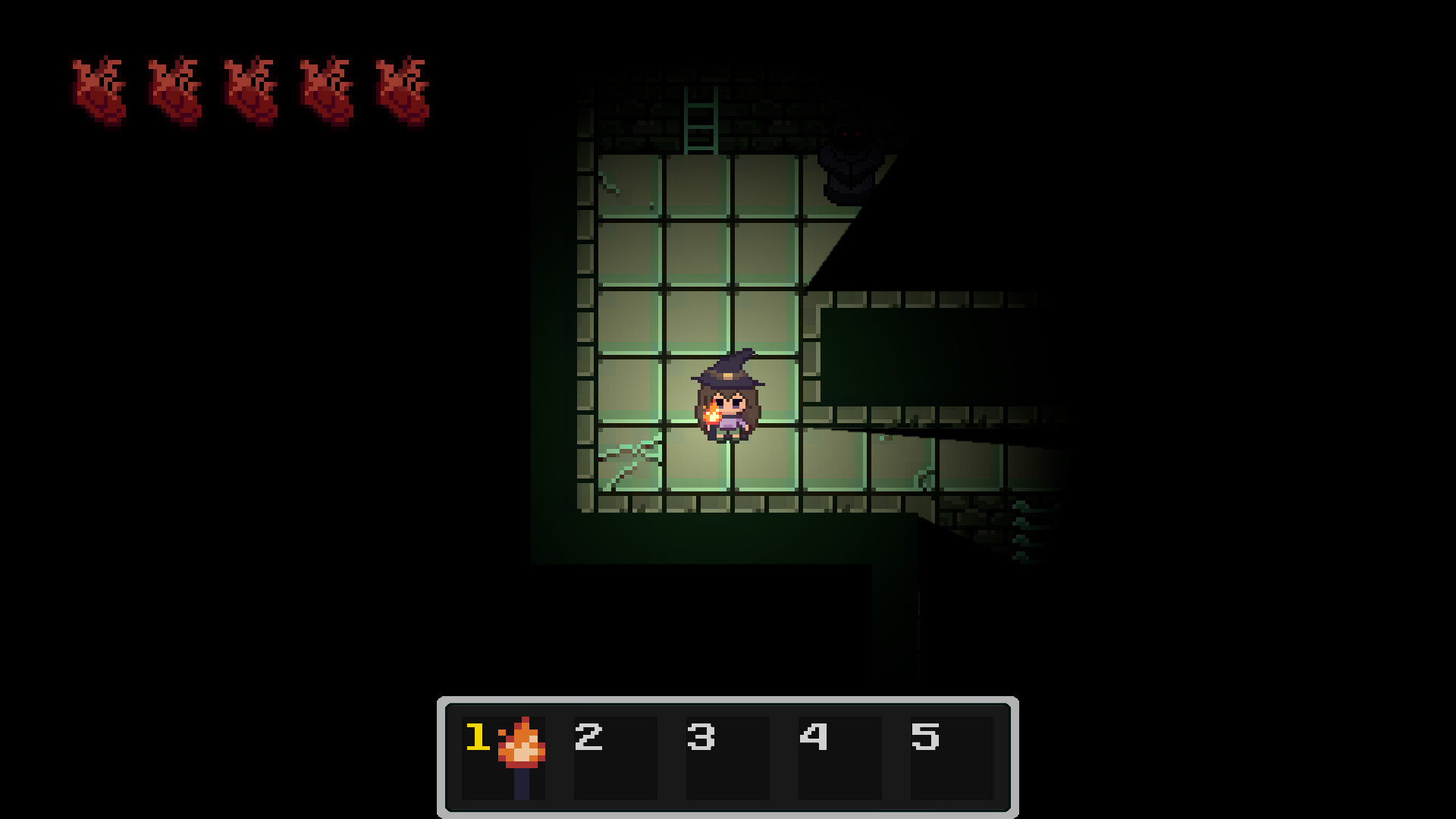Screen dimensions: 1456x819
Task: Click the glowing red eyes of the enemy
Action: [851, 133]
